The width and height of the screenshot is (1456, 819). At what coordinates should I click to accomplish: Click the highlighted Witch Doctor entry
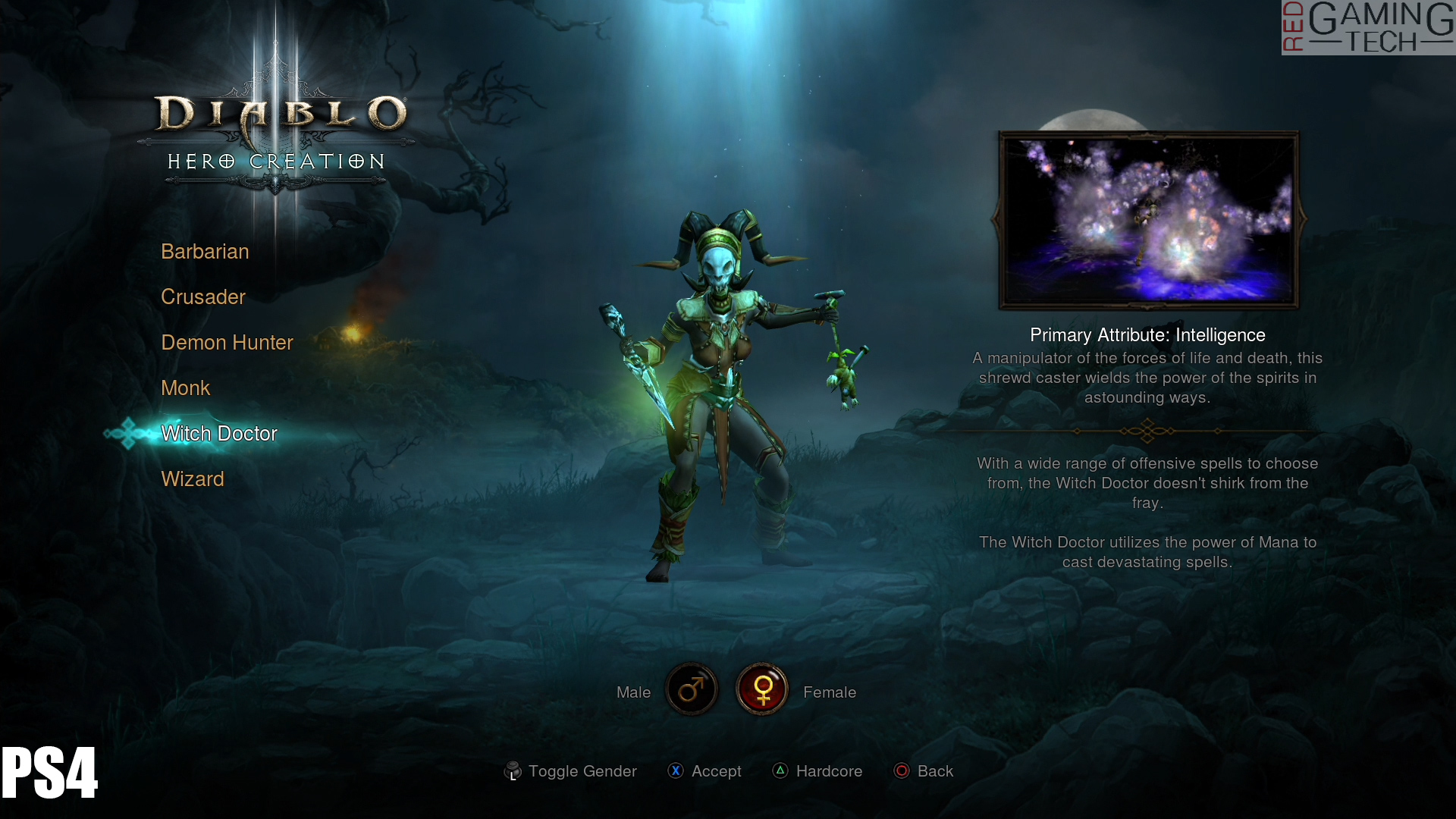click(219, 434)
